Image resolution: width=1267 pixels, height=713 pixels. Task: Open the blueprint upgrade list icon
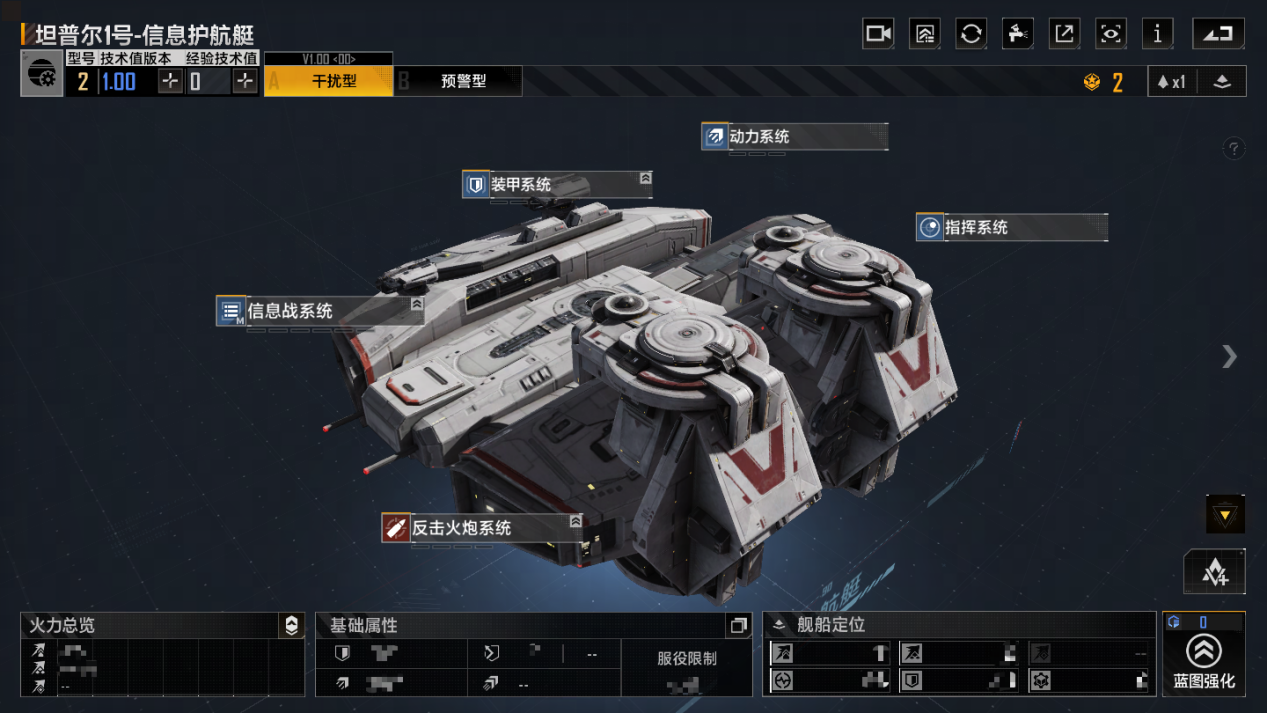925,34
